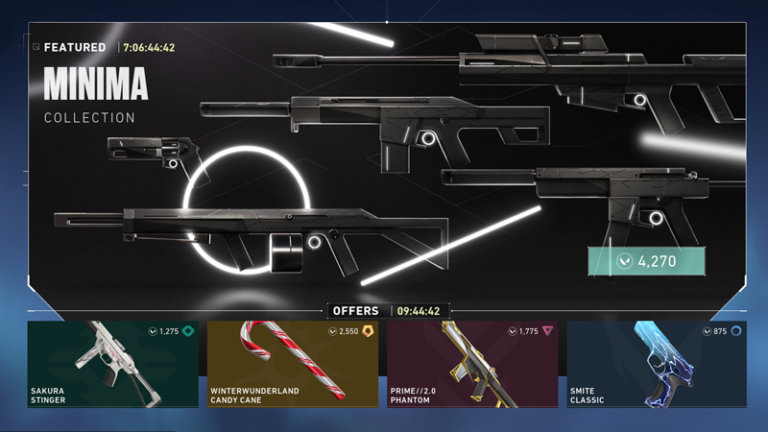The image size is (768, 432).
Task: Open the Smite Classic offer
Action: point(655,364)
